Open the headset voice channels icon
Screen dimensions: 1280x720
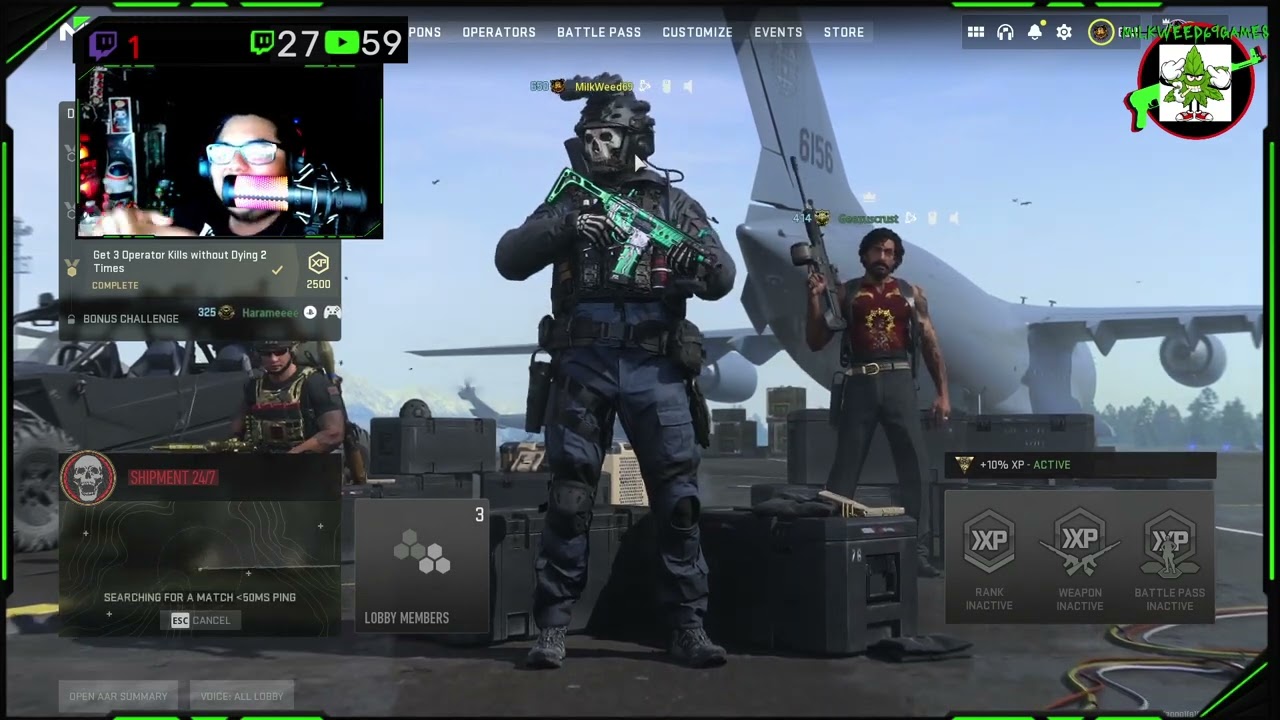coord(1005,32)
